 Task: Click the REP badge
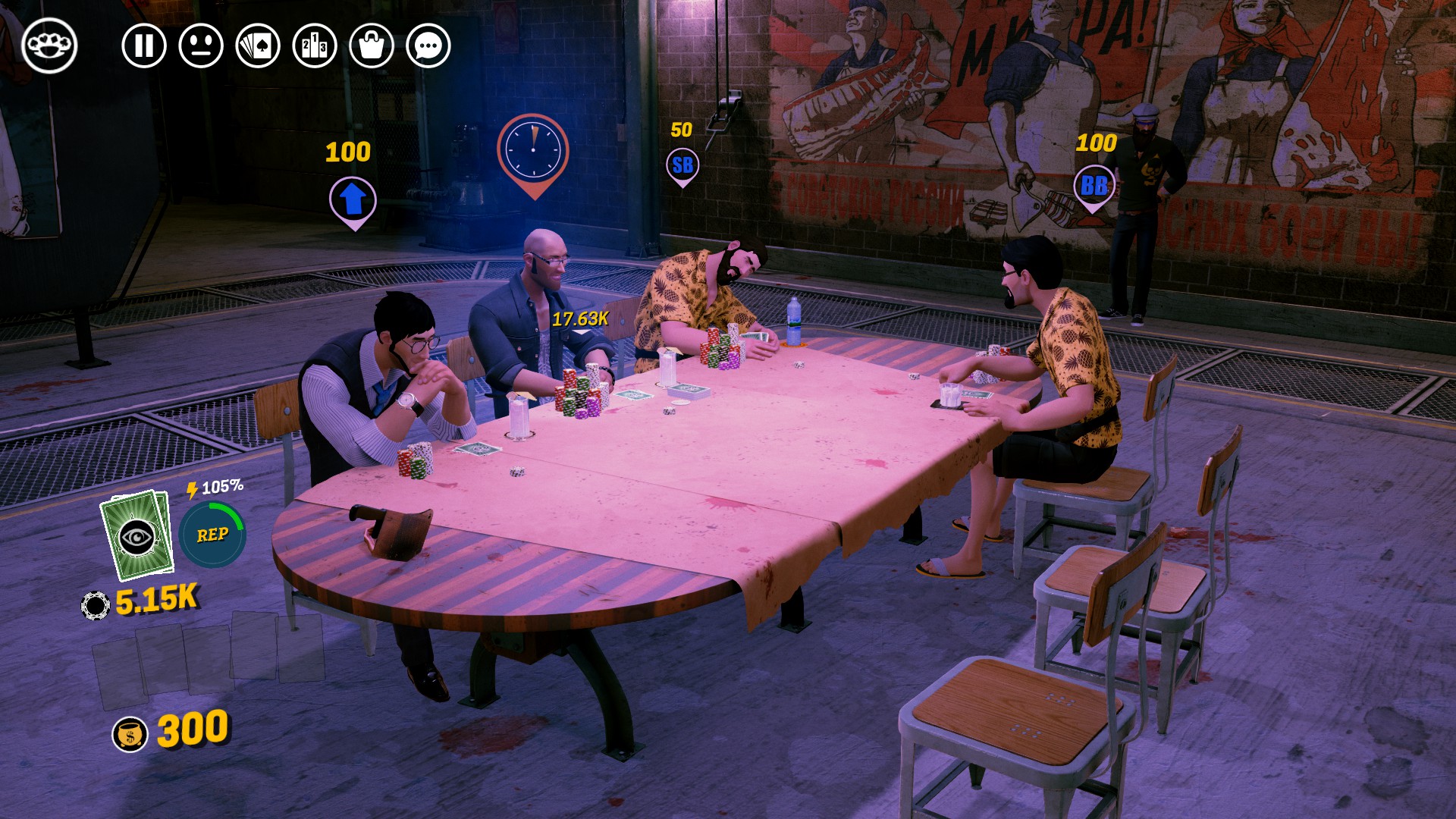(x=215, y=535)
